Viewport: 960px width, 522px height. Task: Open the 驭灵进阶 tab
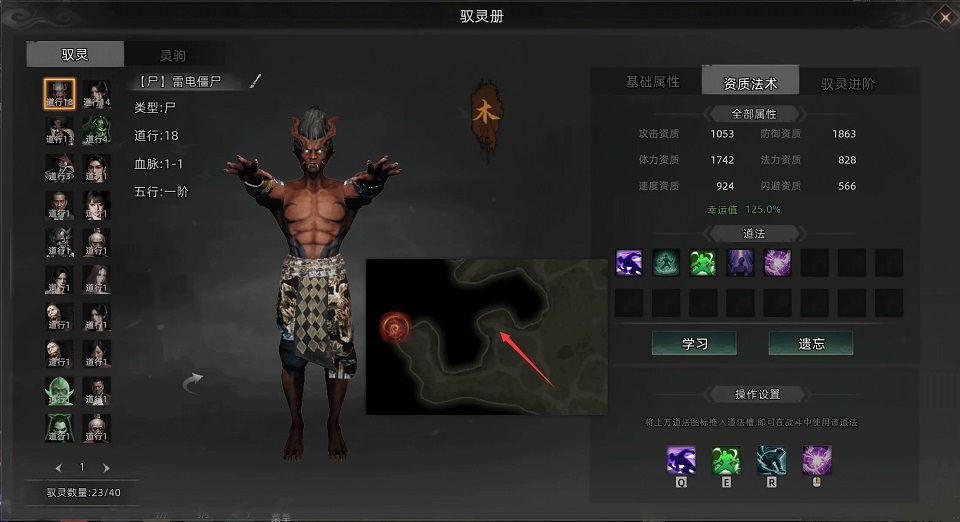coord(847,84)
